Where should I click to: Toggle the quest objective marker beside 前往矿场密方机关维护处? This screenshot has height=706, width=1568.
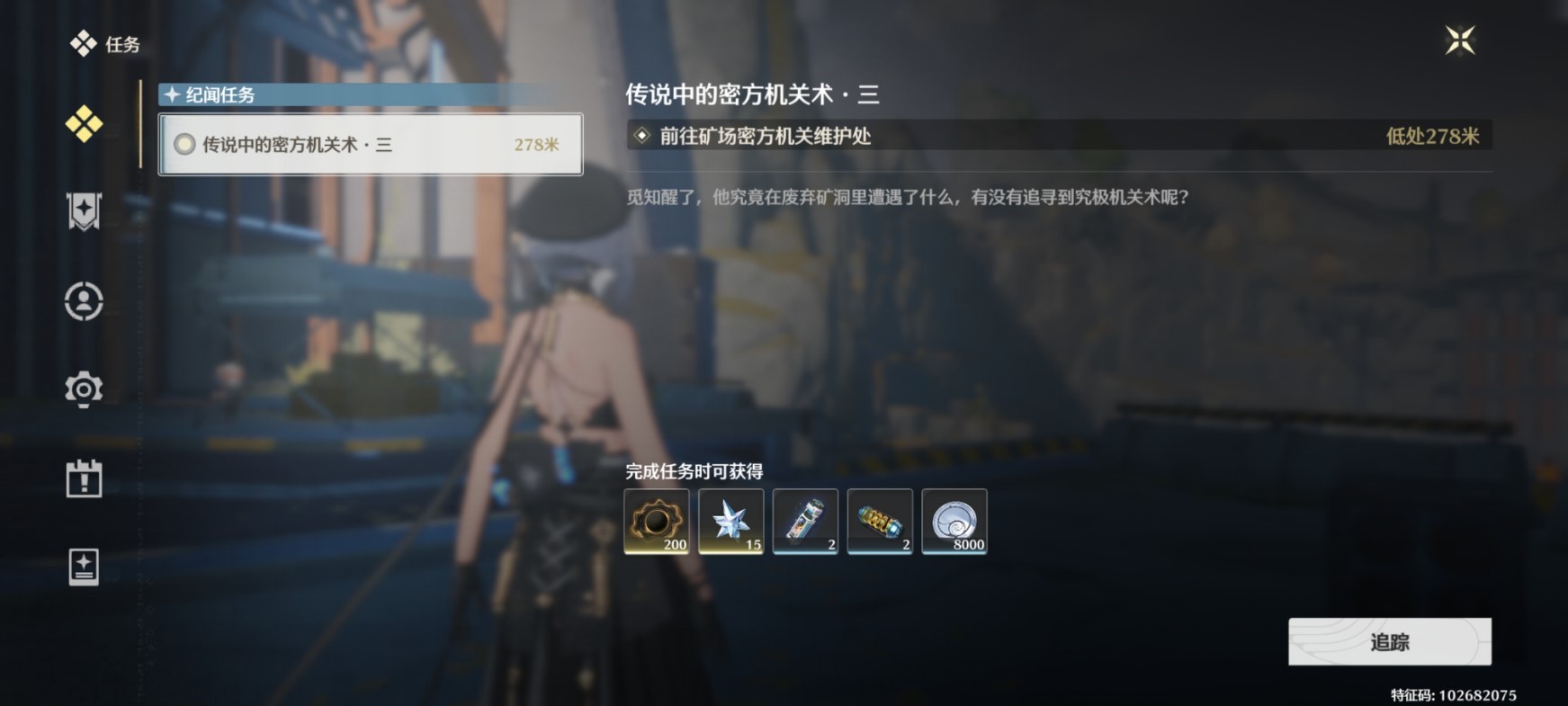click(641, 136)
